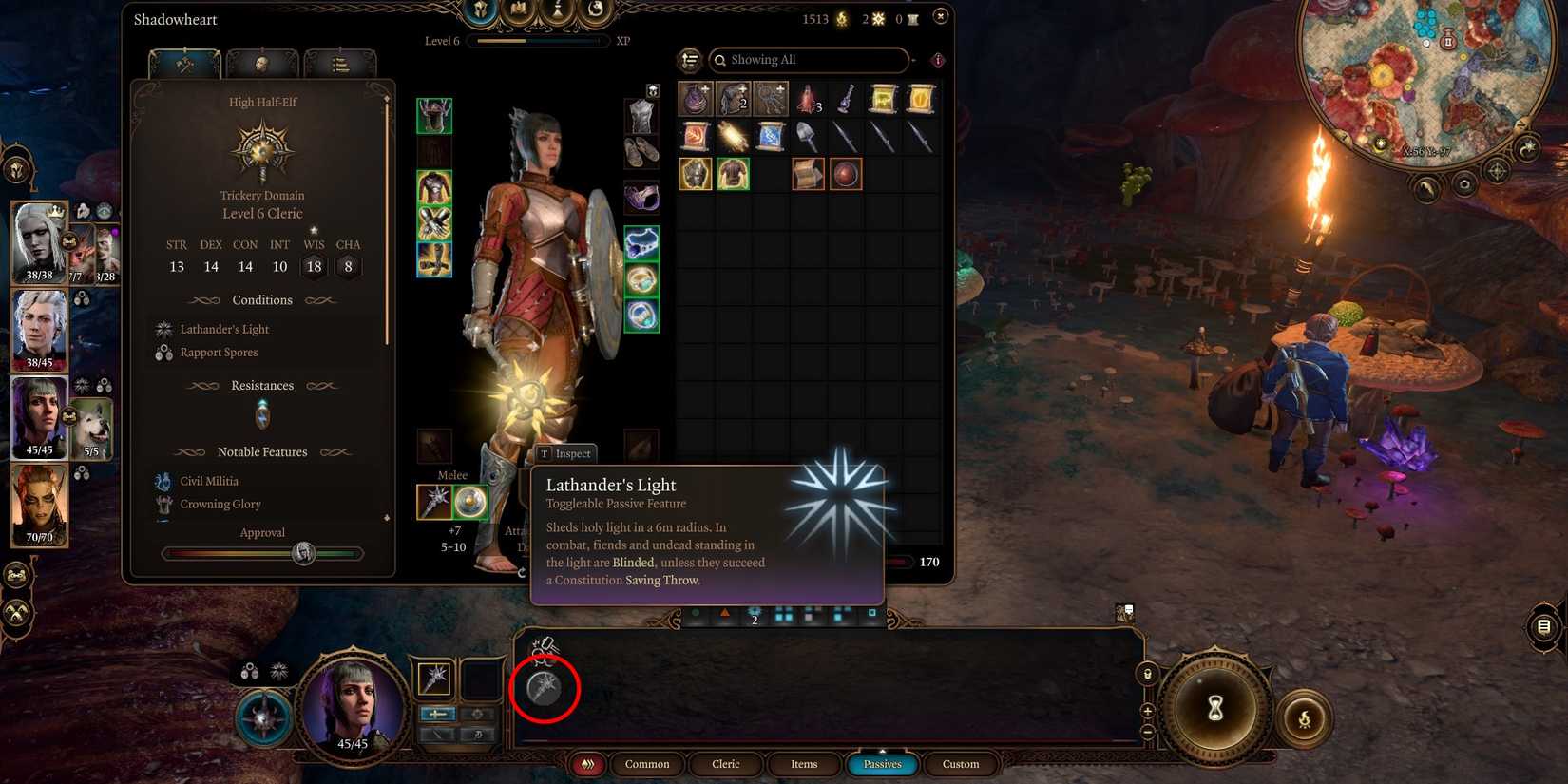Open the Showing All filter dropdown
This screenshot has height=784, width=1568.
coord(808,60)
